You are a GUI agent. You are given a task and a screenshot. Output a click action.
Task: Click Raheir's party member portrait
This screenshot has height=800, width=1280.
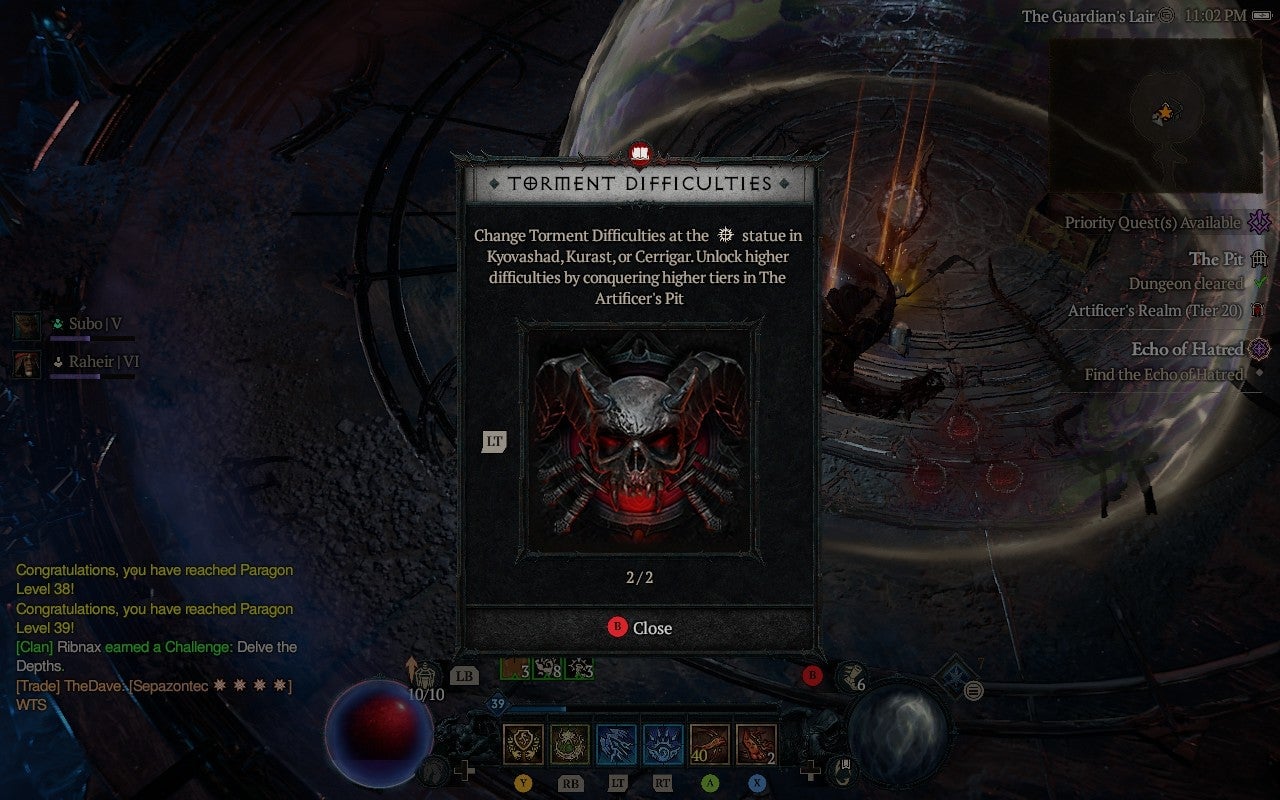pos(27,363)
